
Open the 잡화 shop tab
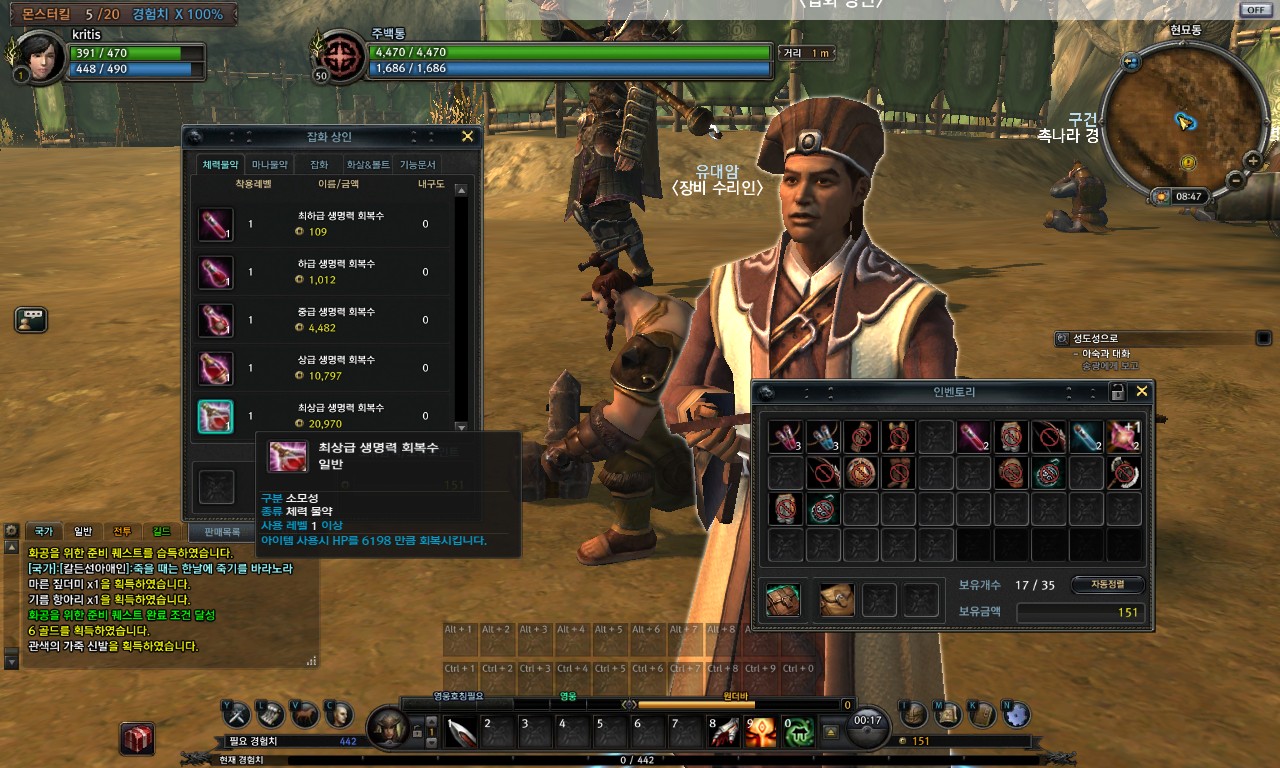click(x=319, y=164)
